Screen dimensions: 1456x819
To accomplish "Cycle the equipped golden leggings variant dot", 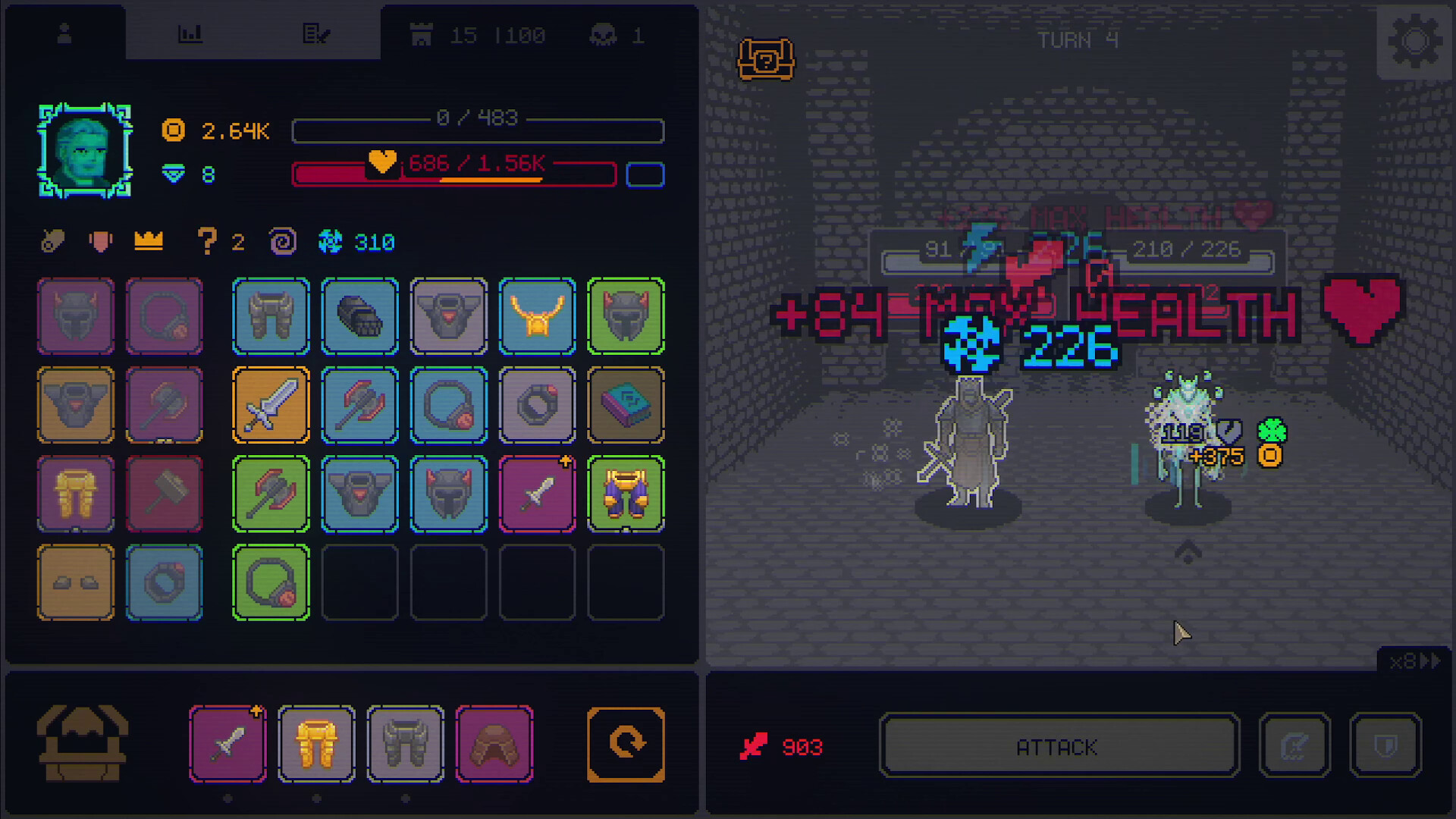I will (316, 797).
